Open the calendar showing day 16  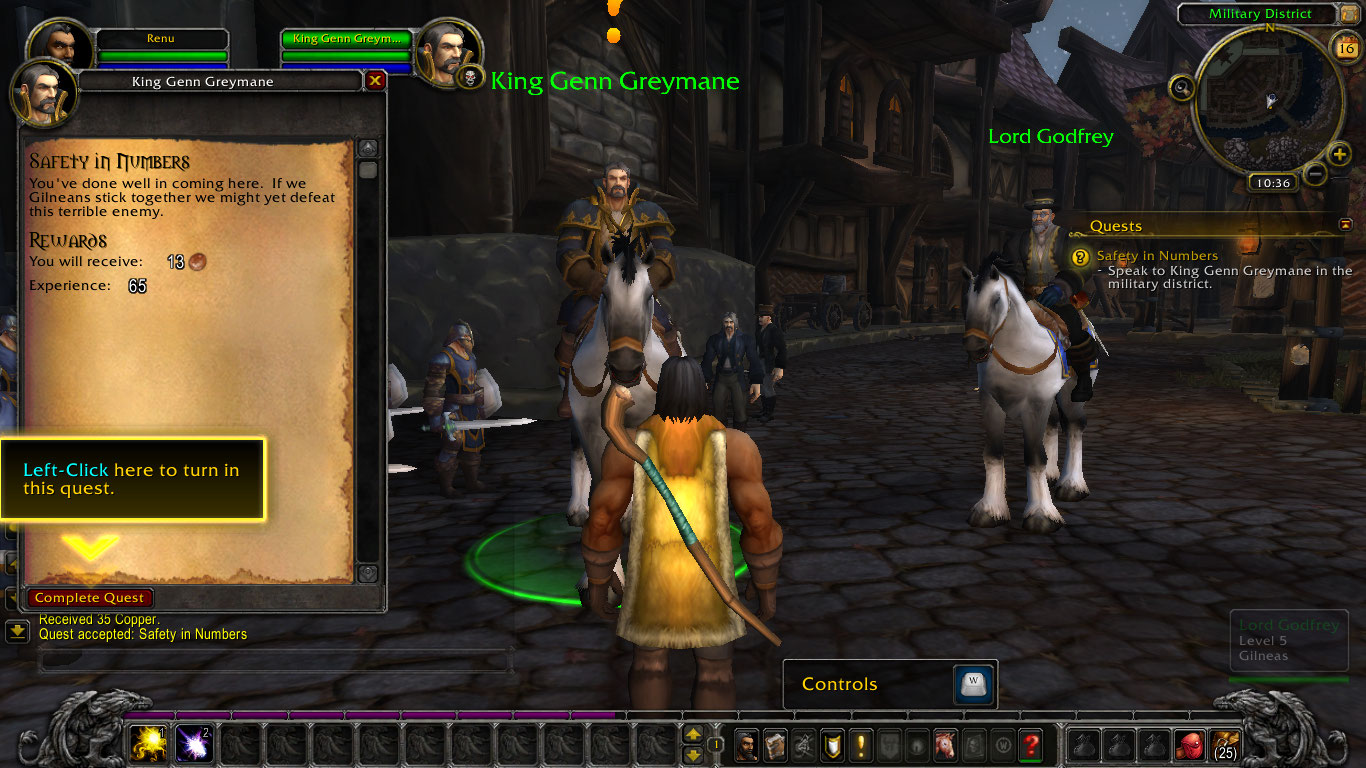pos(1344,47)
